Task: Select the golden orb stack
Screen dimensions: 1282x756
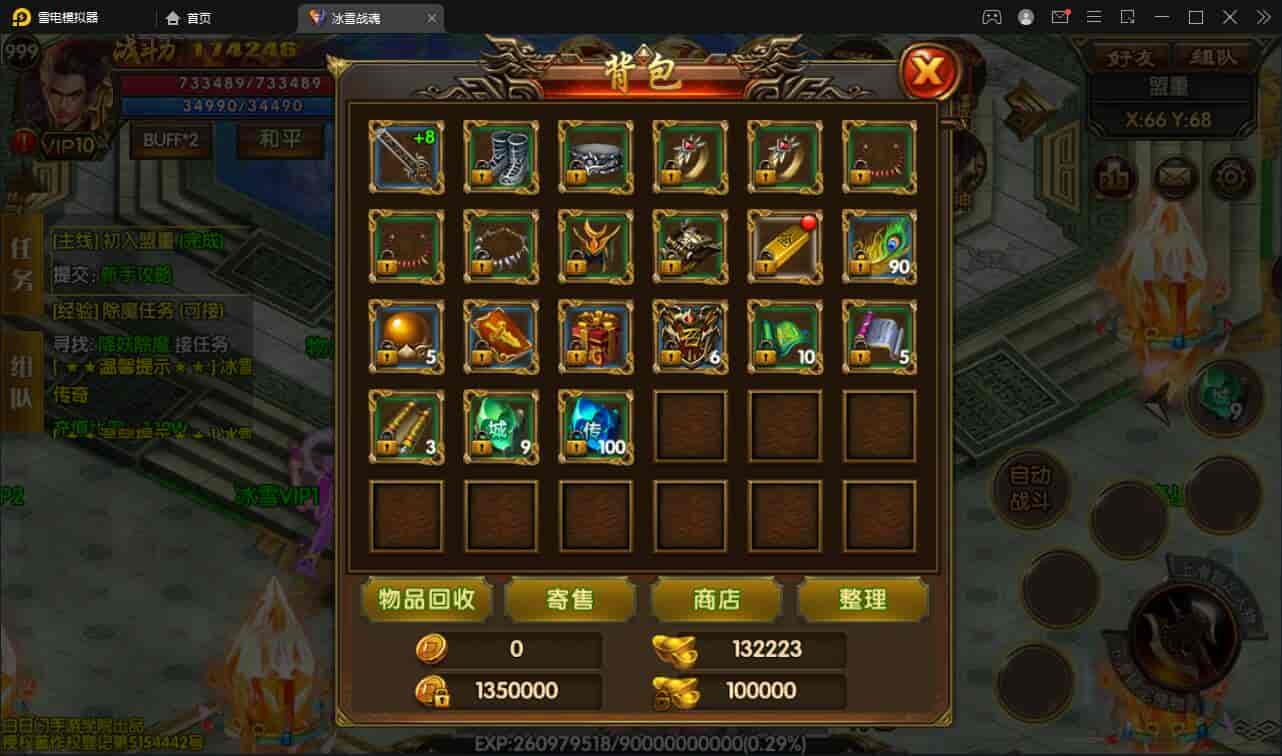Action: tap(406, 336)
